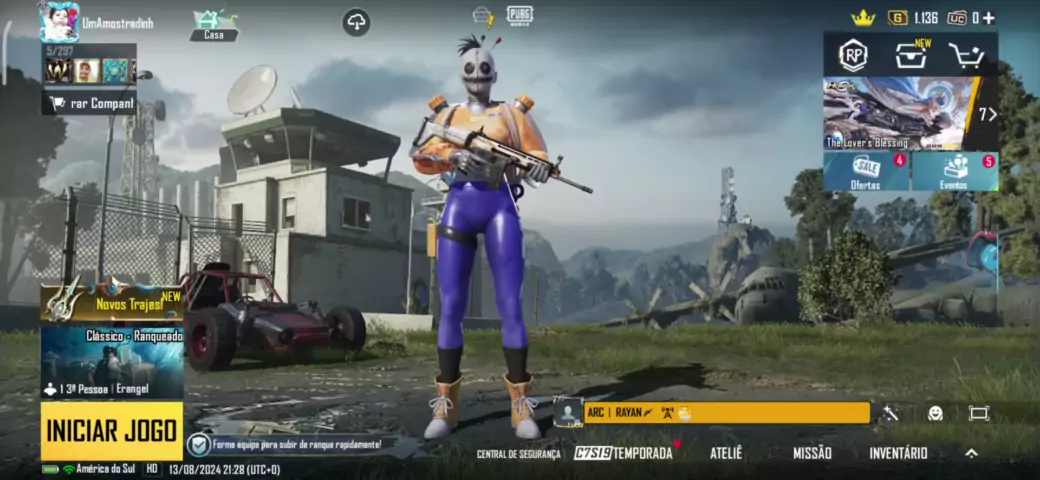Open the supply crate with NEW tag
The height and width of the screenshot is (480, 1040).
coord(910,56)
